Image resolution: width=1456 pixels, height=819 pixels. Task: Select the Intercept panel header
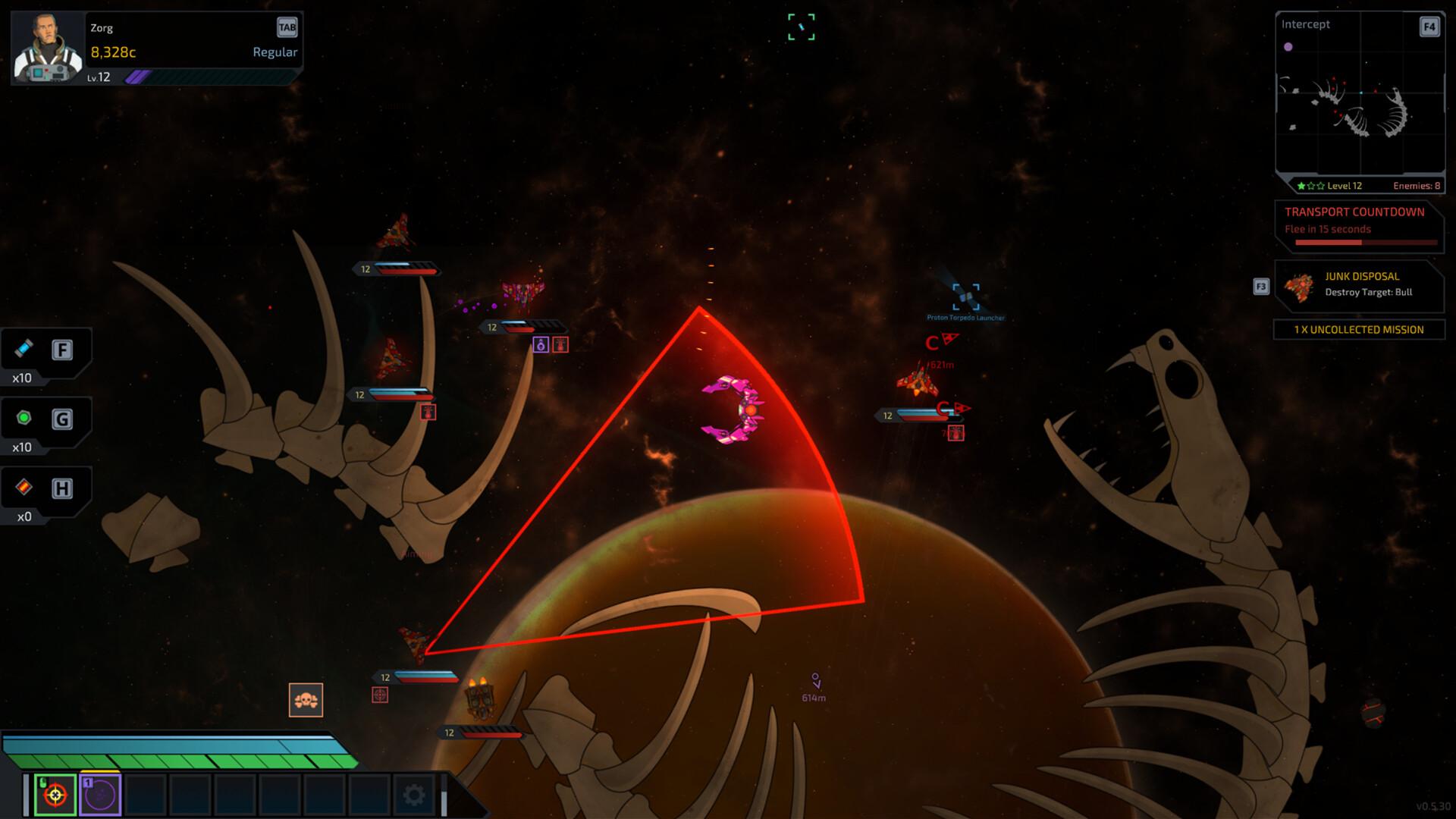[1304, 24]
